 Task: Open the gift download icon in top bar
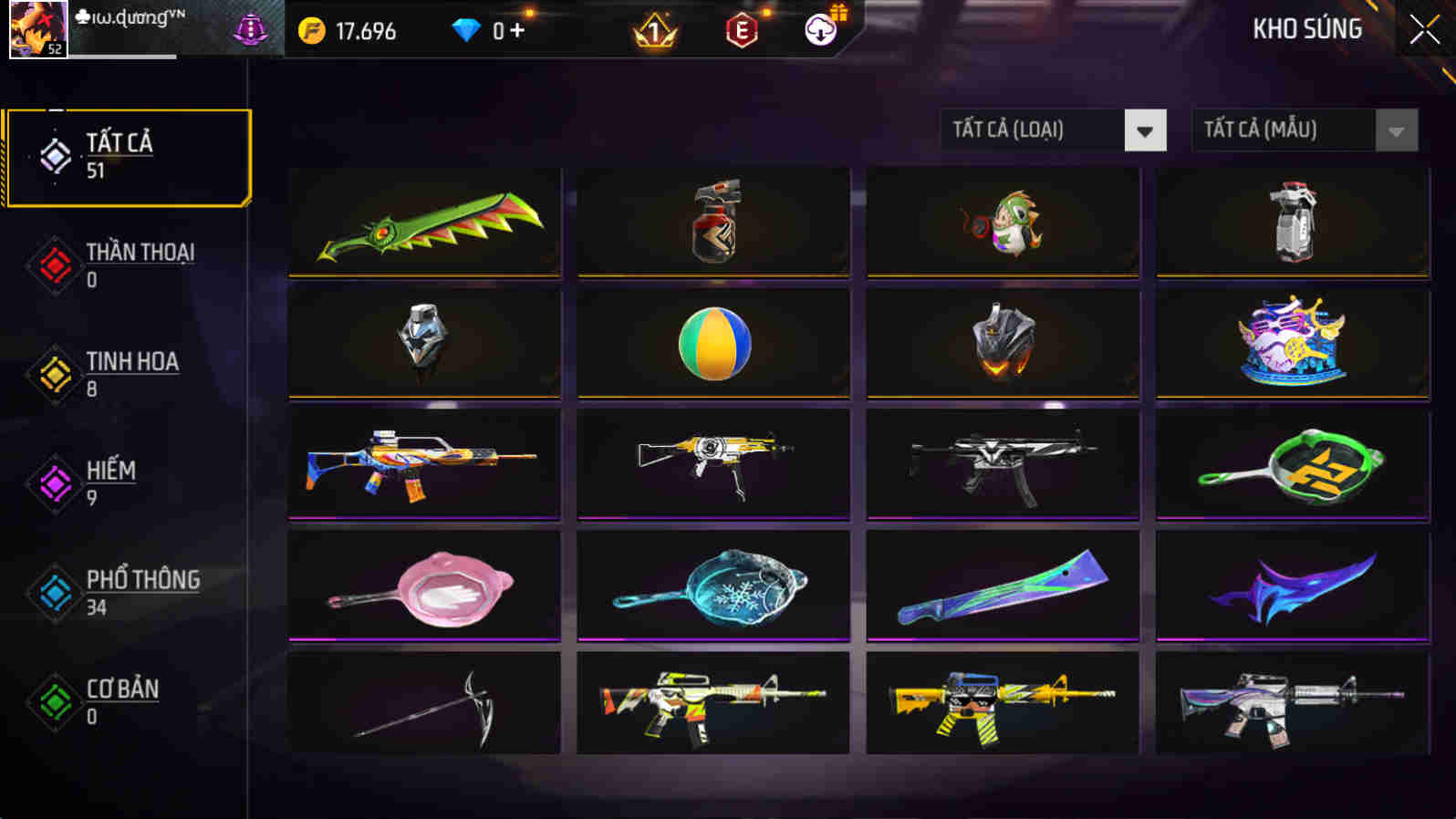click(x=820, y=30)
